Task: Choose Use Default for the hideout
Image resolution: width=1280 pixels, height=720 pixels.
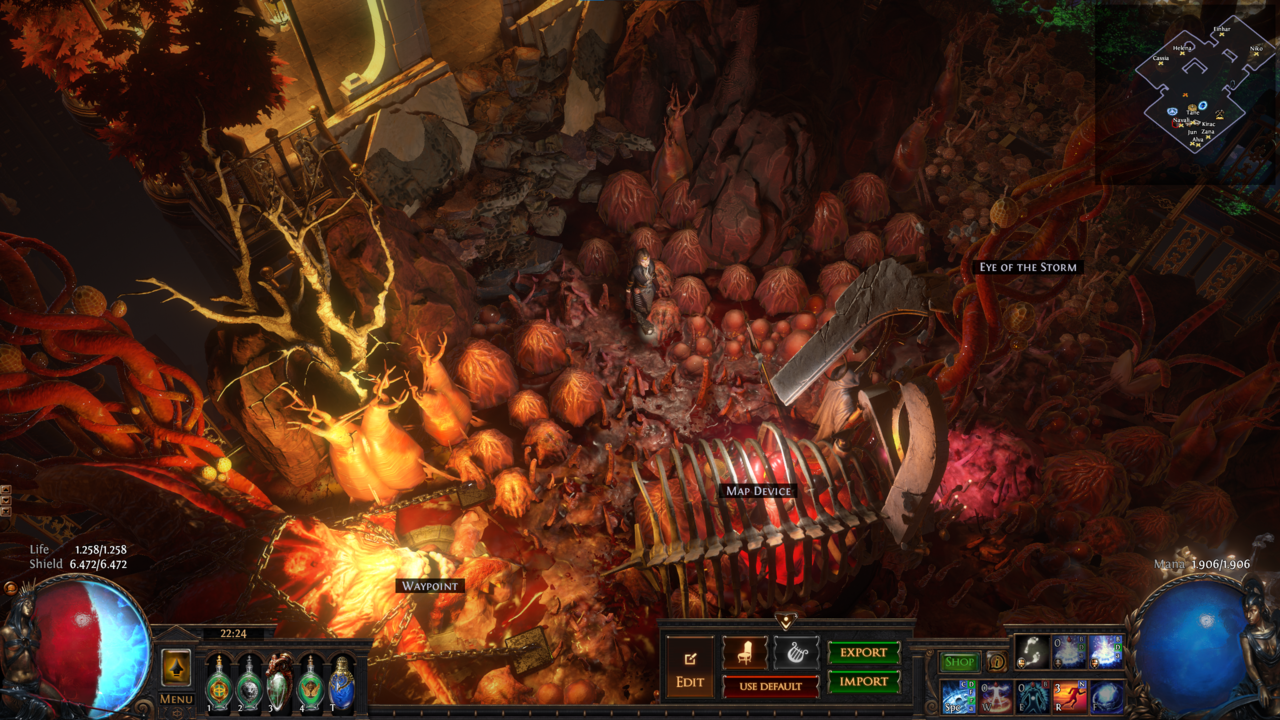Action: (770, 686)
